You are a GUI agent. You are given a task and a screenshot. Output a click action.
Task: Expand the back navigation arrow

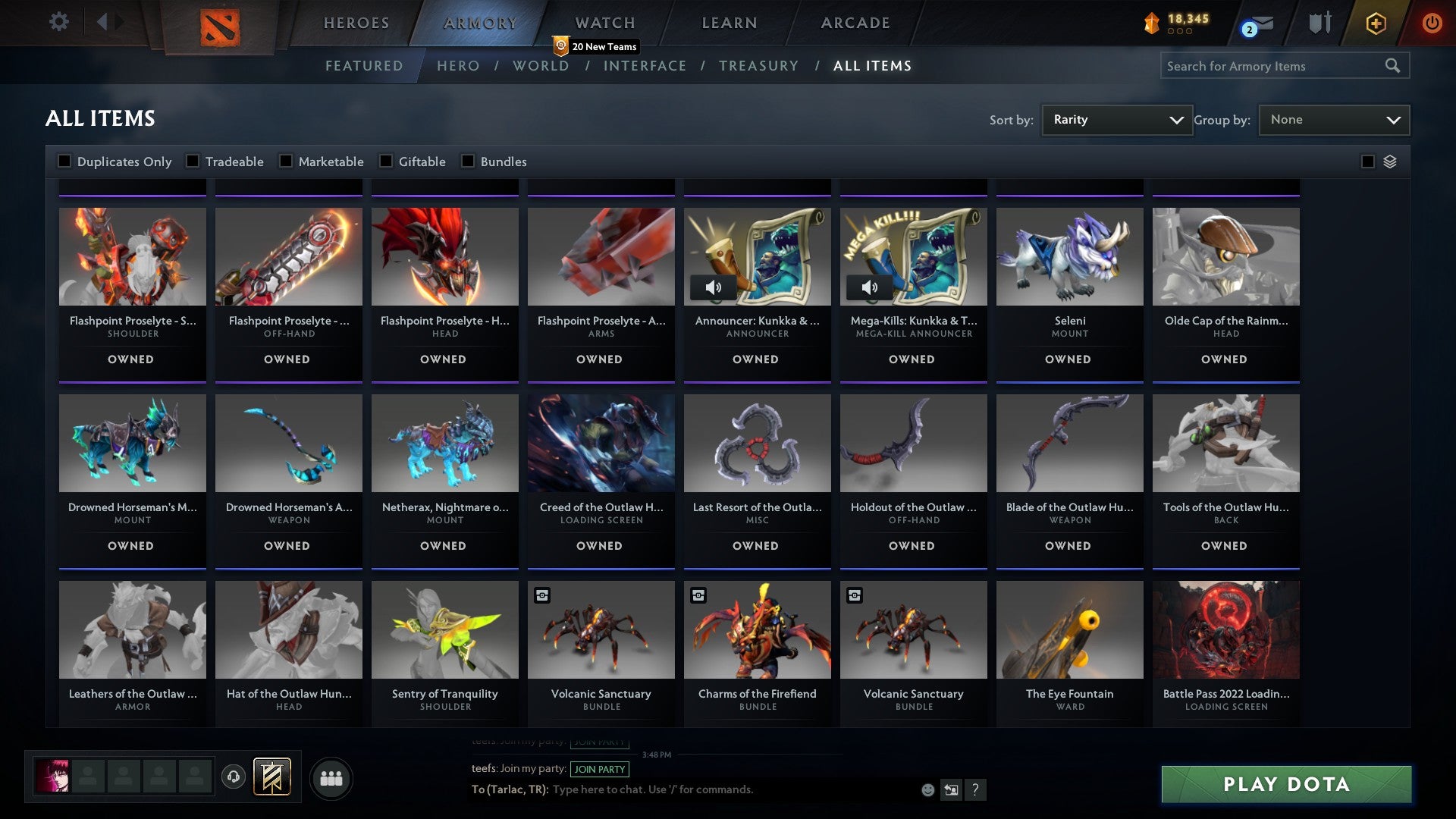click(103, 23)
